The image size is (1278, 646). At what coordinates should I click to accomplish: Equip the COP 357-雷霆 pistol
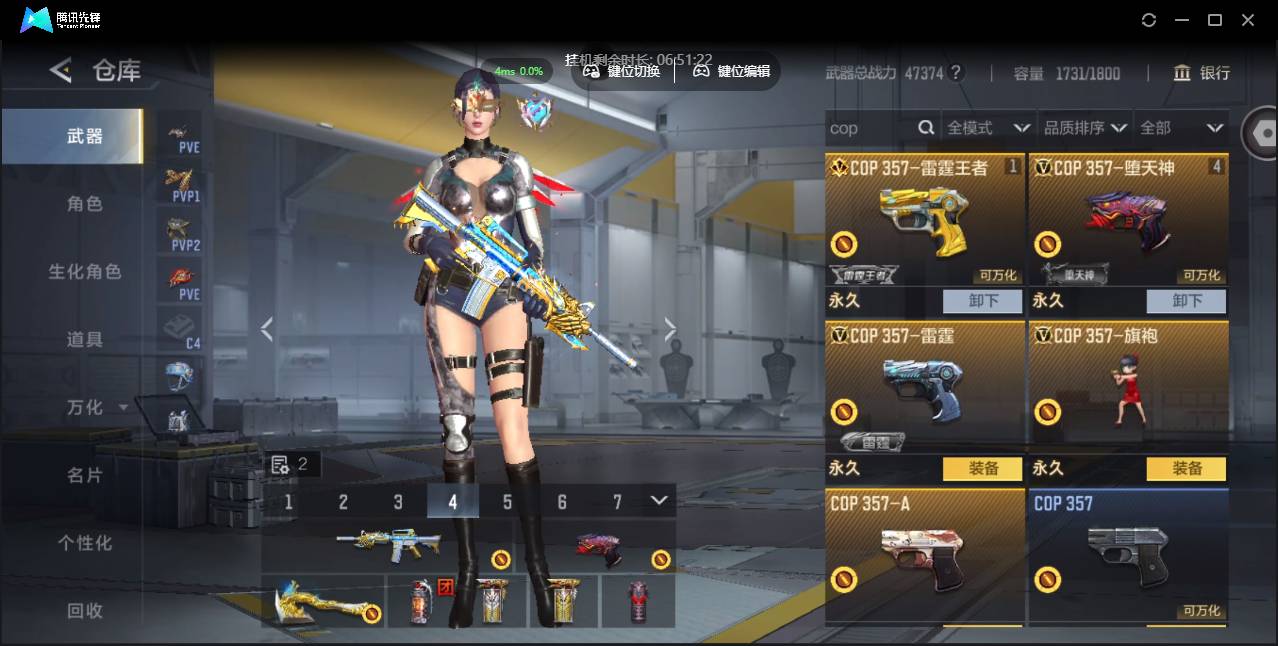coord(982,468)
